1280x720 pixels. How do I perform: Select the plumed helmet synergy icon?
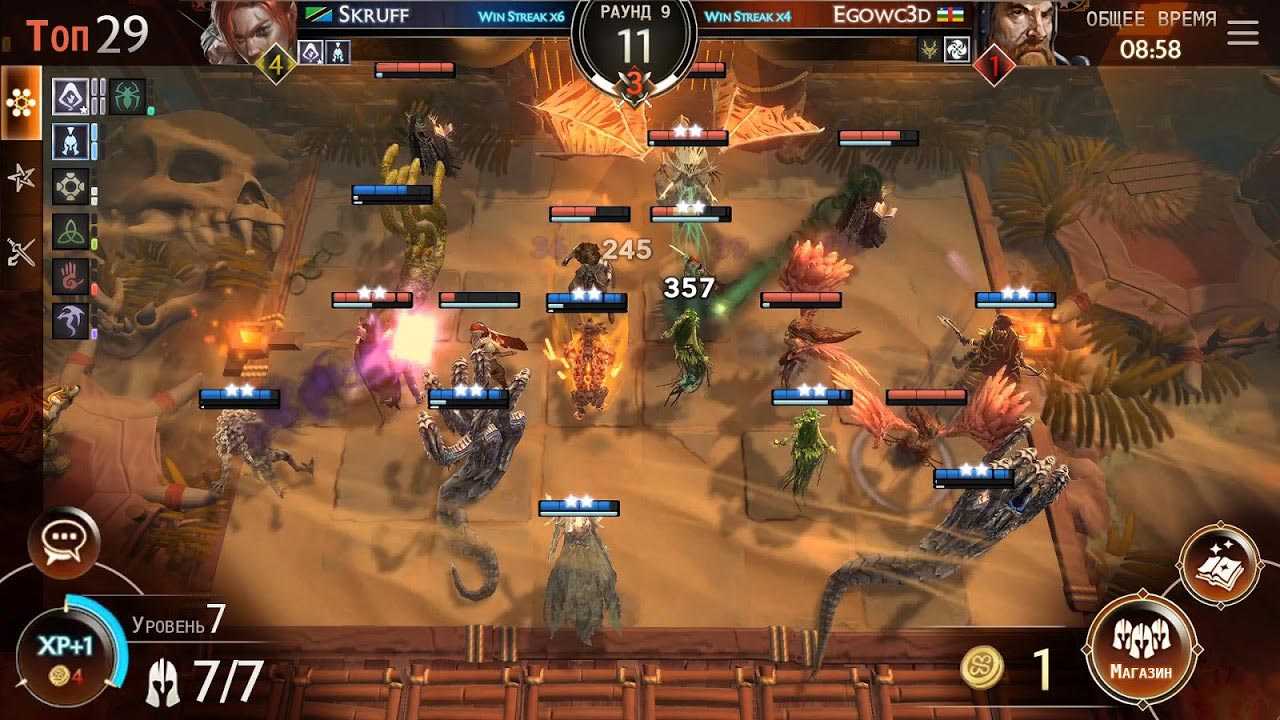pyautogui.click(x=70, y=141)
